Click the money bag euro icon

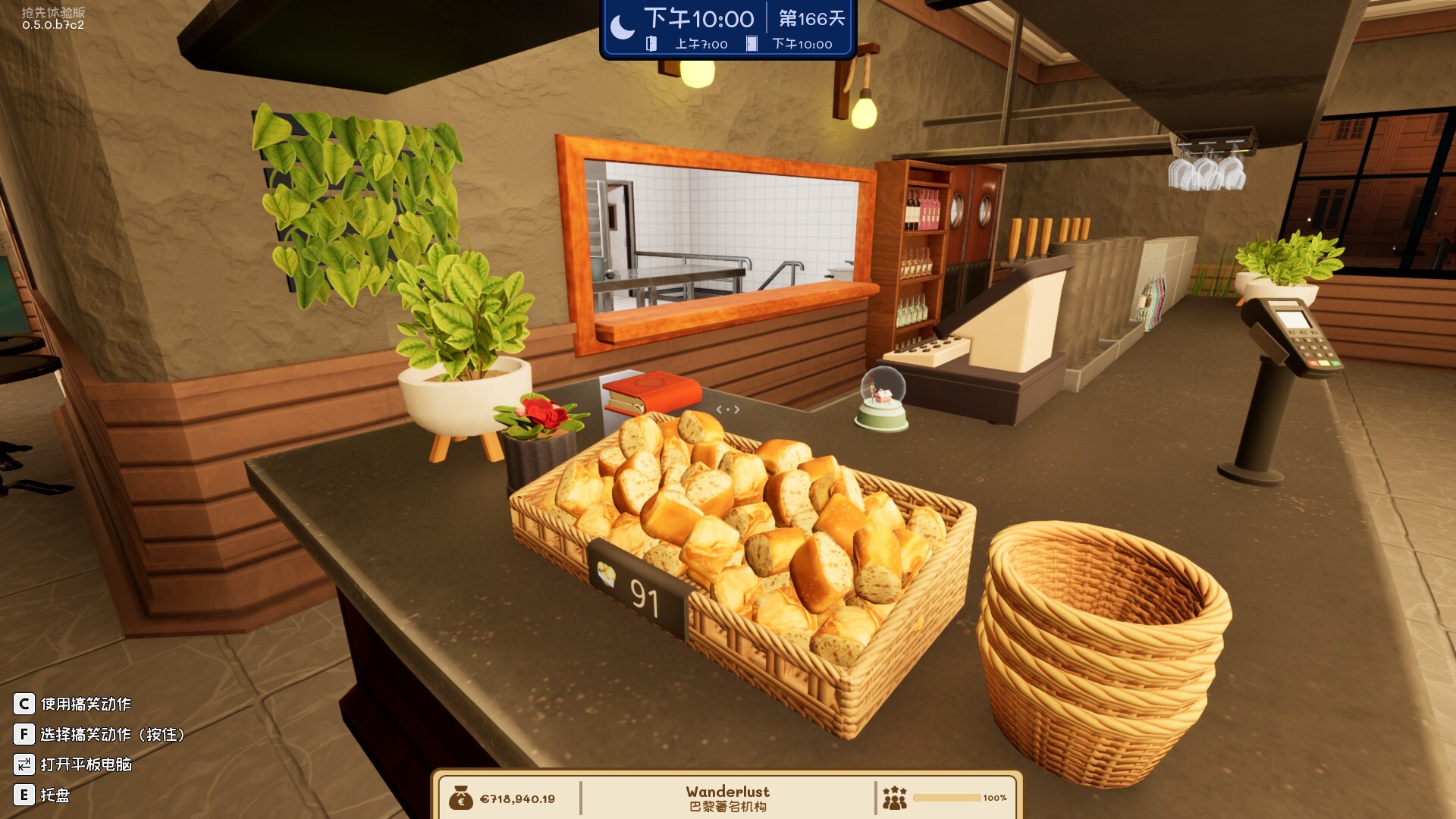pos(461,798)
